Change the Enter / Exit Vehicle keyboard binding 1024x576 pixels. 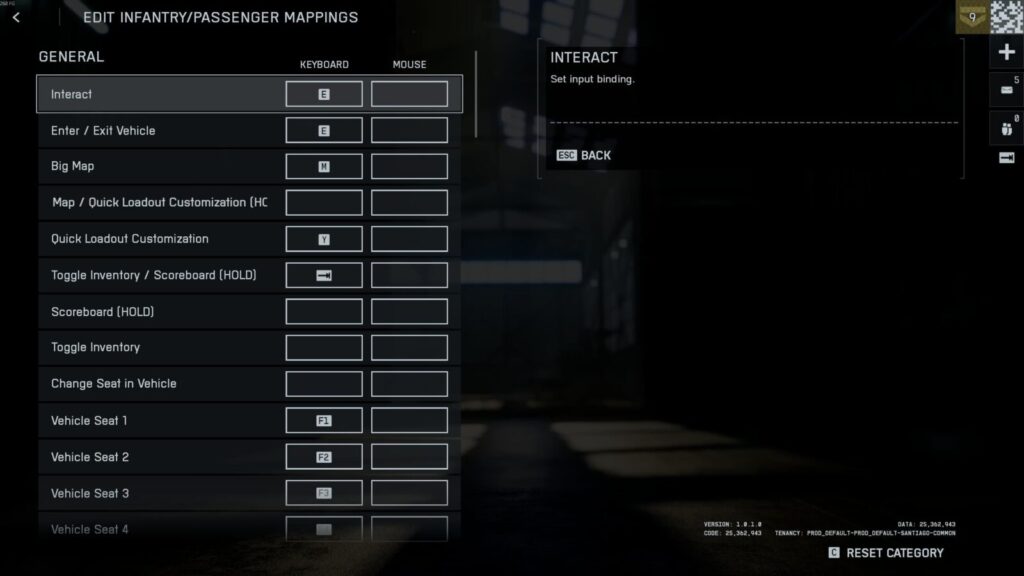[x=324, y=131]
